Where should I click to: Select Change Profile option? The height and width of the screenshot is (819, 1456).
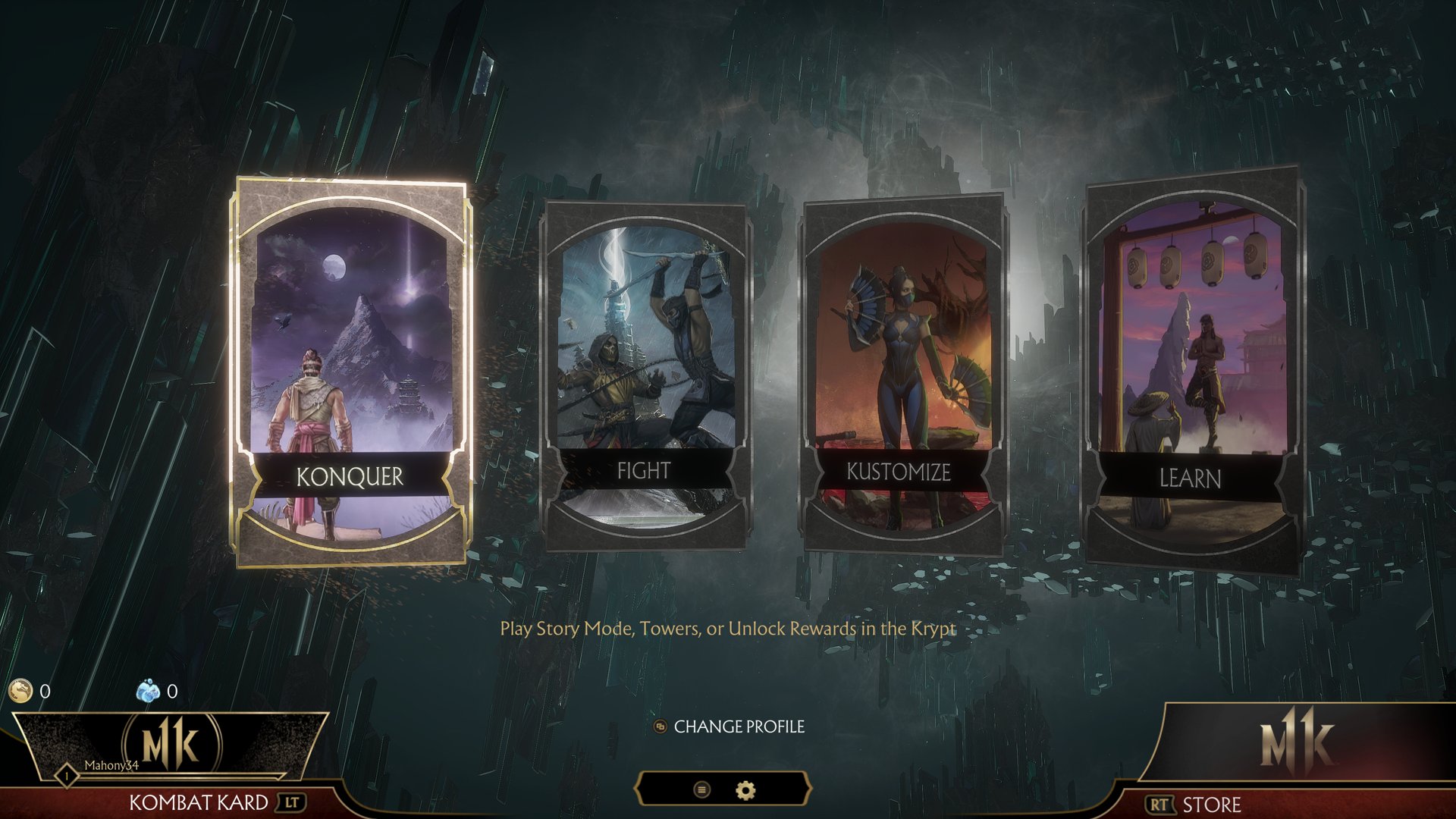pyautogui.click(x=730, y=726)
